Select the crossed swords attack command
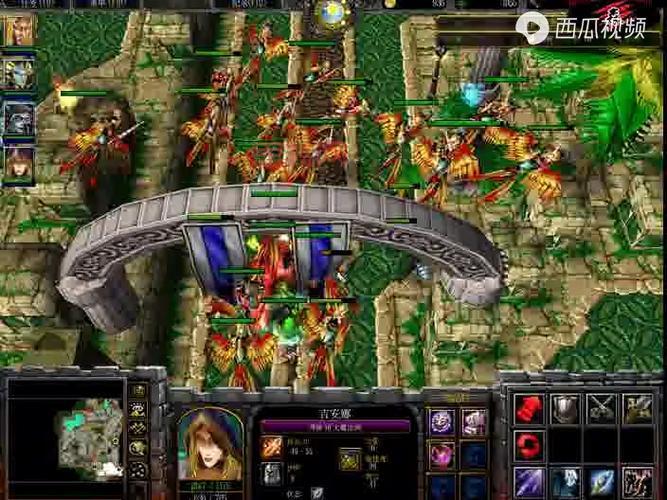Viewport: 667px width, 500px height. (601, 408)
